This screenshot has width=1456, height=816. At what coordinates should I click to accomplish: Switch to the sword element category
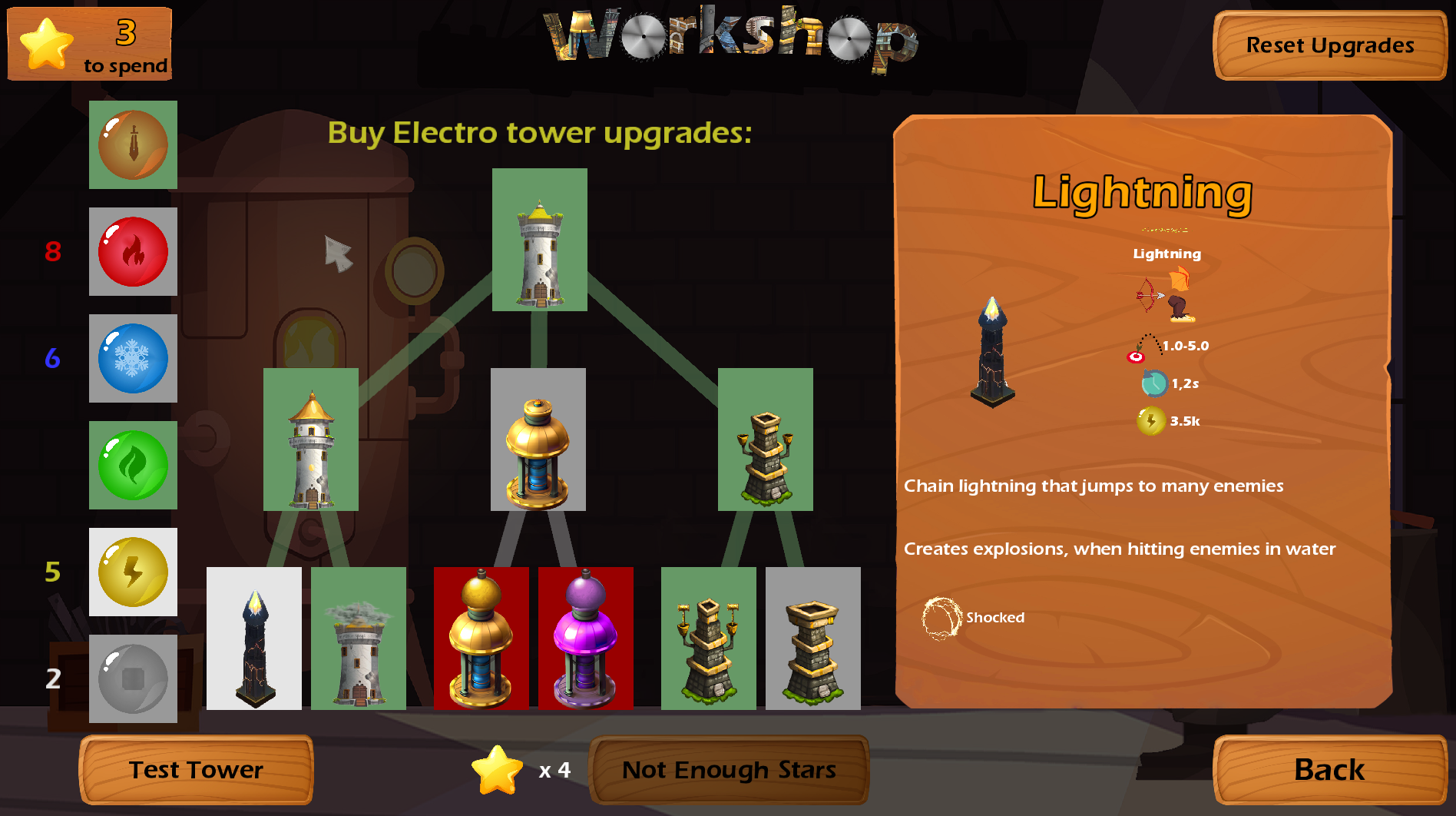pos(133,144)
